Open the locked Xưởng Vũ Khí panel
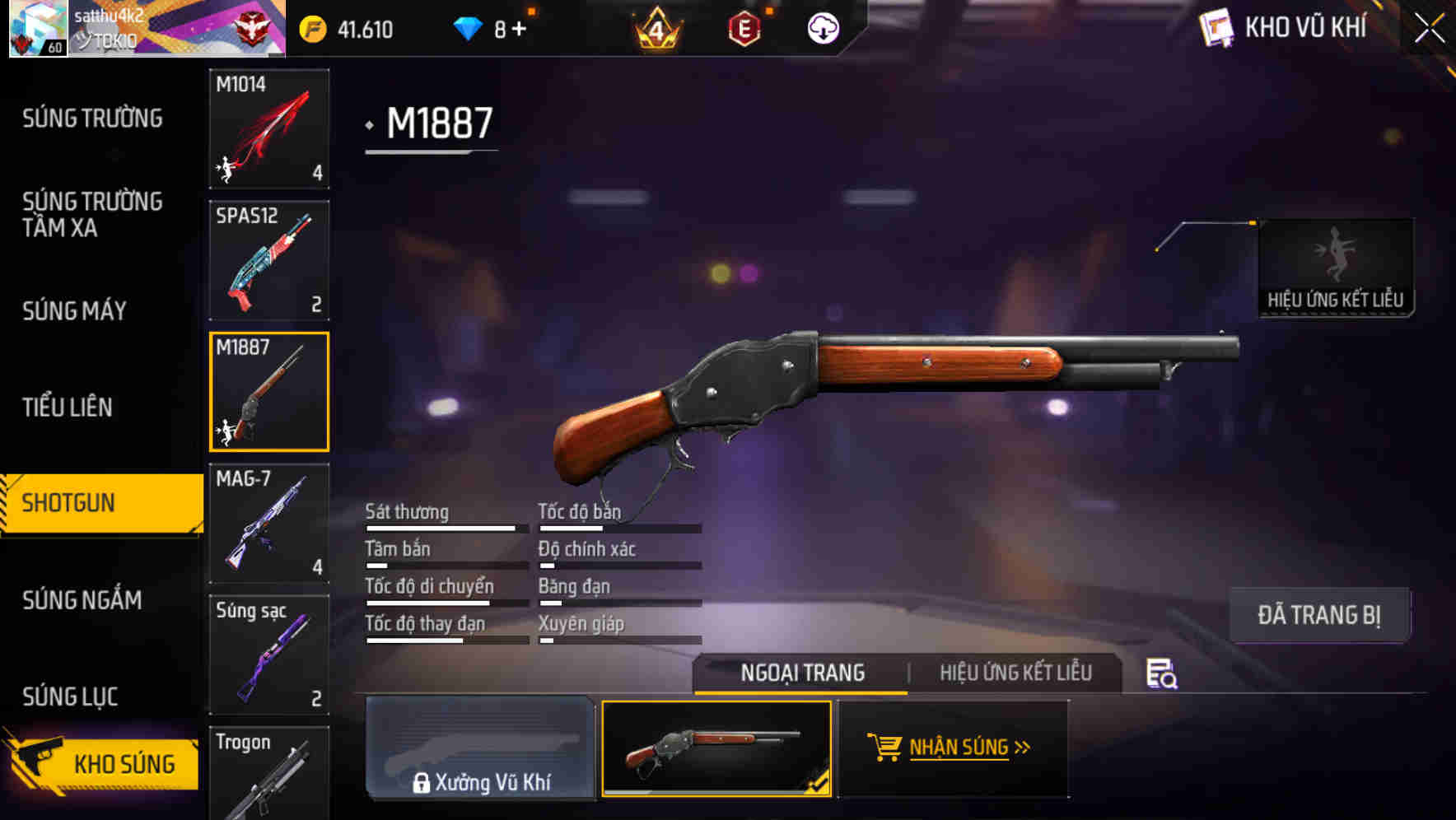 (482, 748)
